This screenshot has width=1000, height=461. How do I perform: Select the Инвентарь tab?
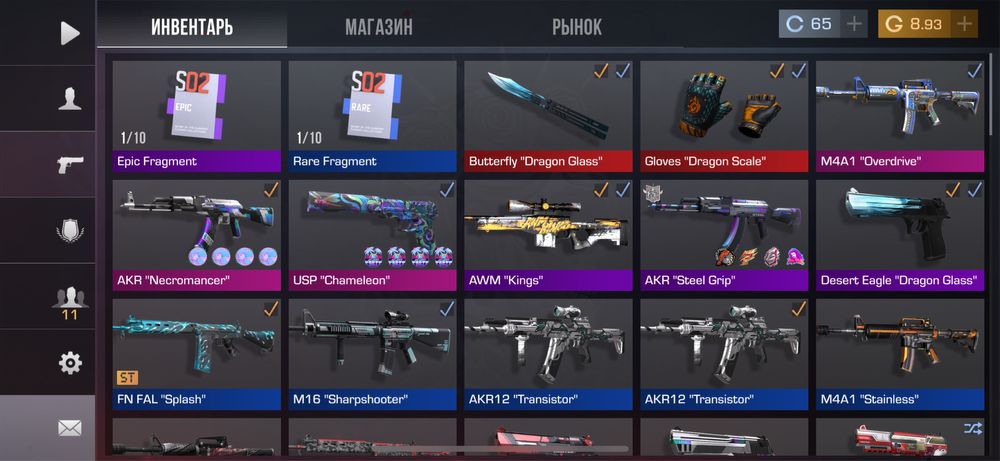192,27
